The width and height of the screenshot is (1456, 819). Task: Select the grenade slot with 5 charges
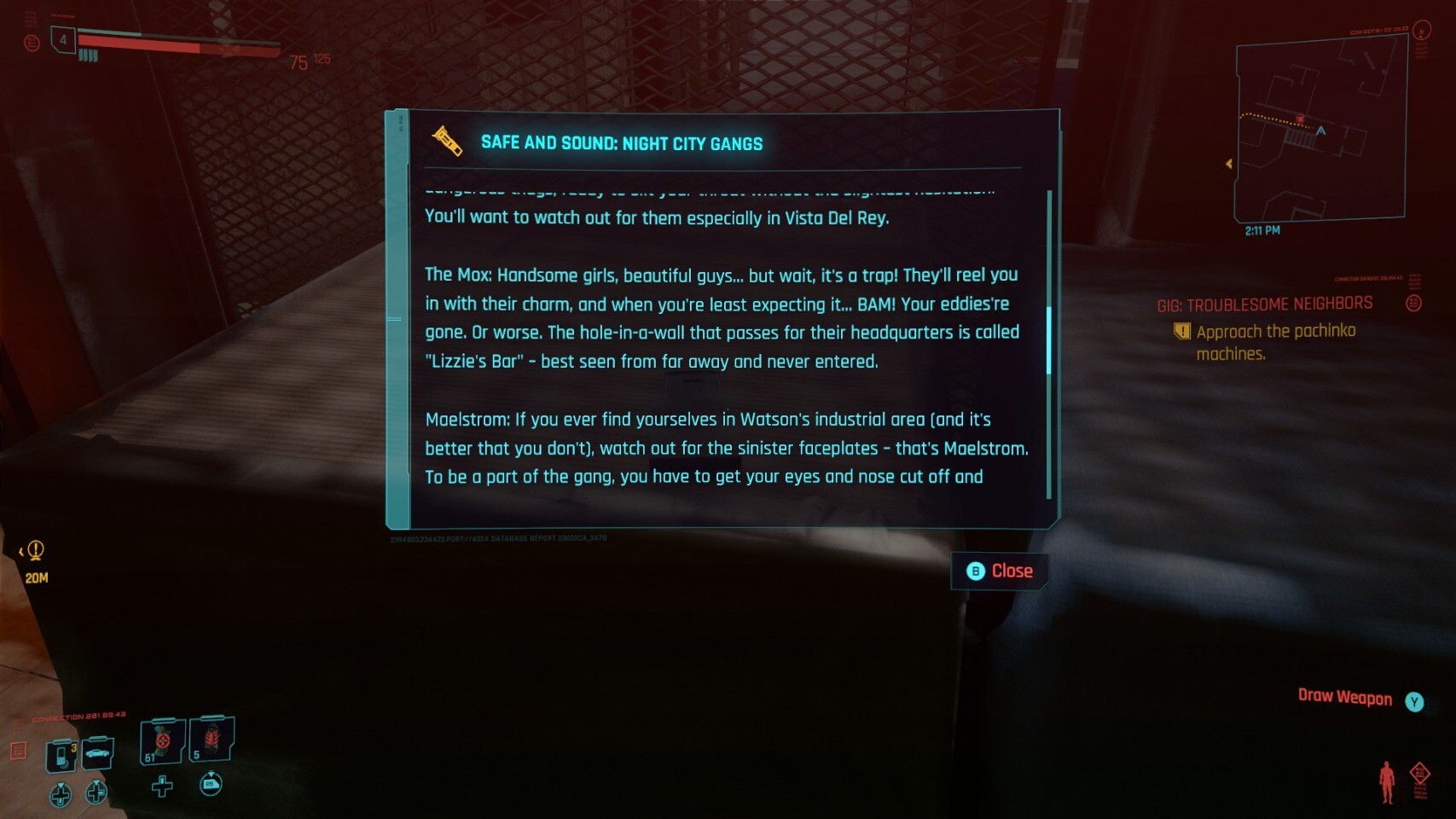tap(211, 739)
